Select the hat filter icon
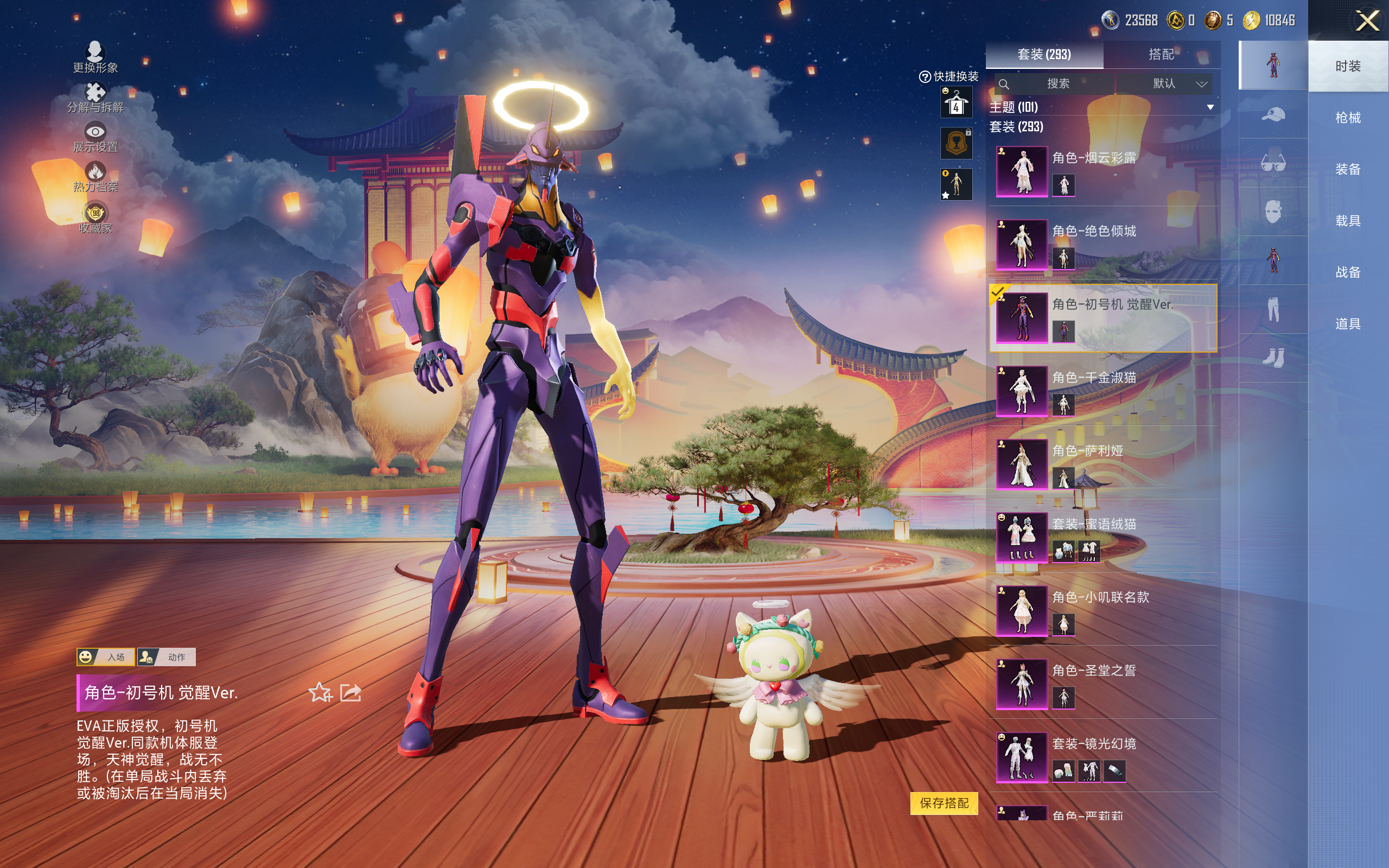This screenshot has width=1389, height=868. click(x=1273, y=114)
